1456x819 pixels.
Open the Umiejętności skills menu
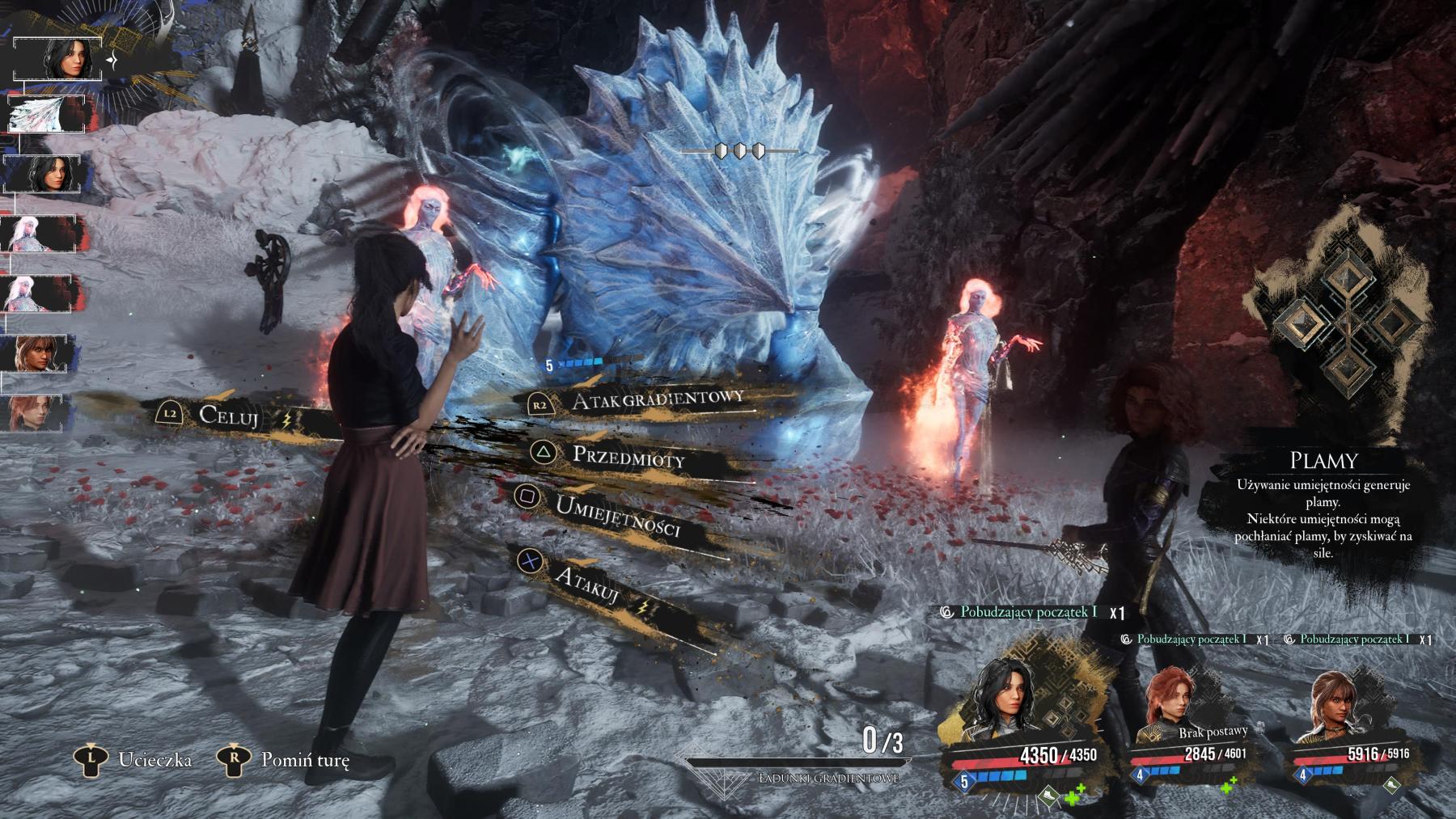[616, 516]
